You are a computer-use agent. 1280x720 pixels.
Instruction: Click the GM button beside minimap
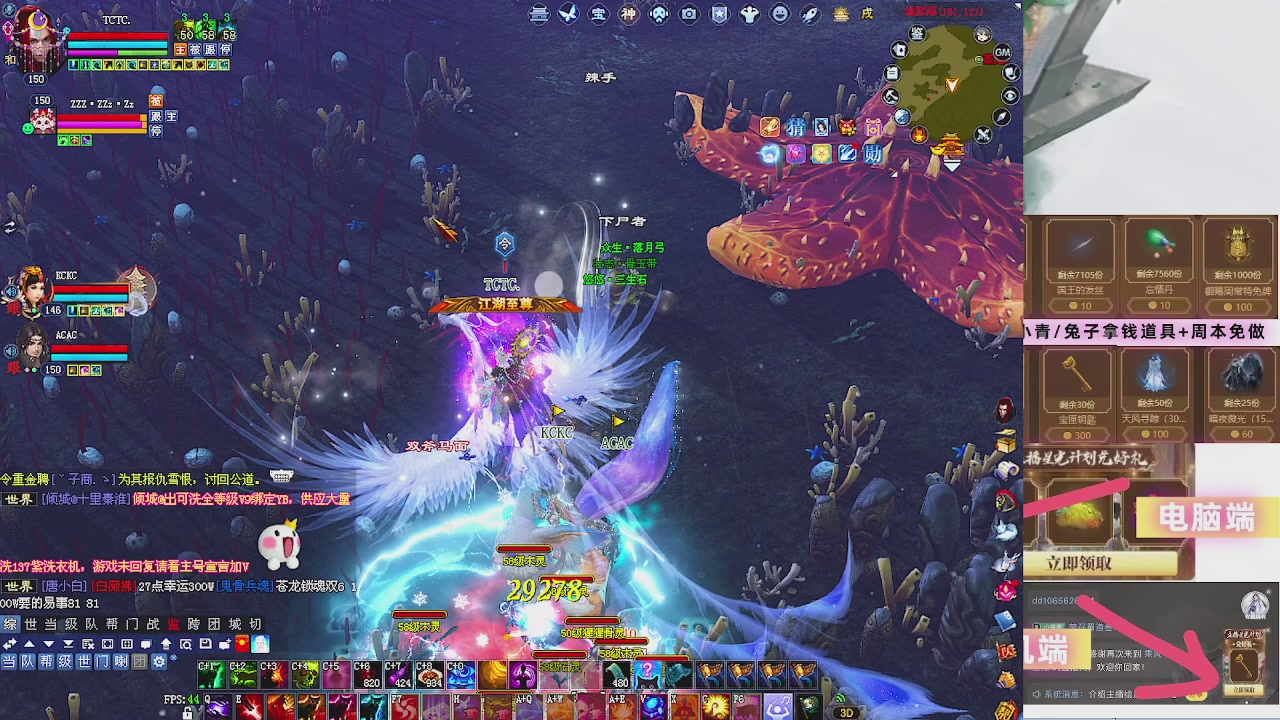pyautogui.click(x=1002, y=52)
